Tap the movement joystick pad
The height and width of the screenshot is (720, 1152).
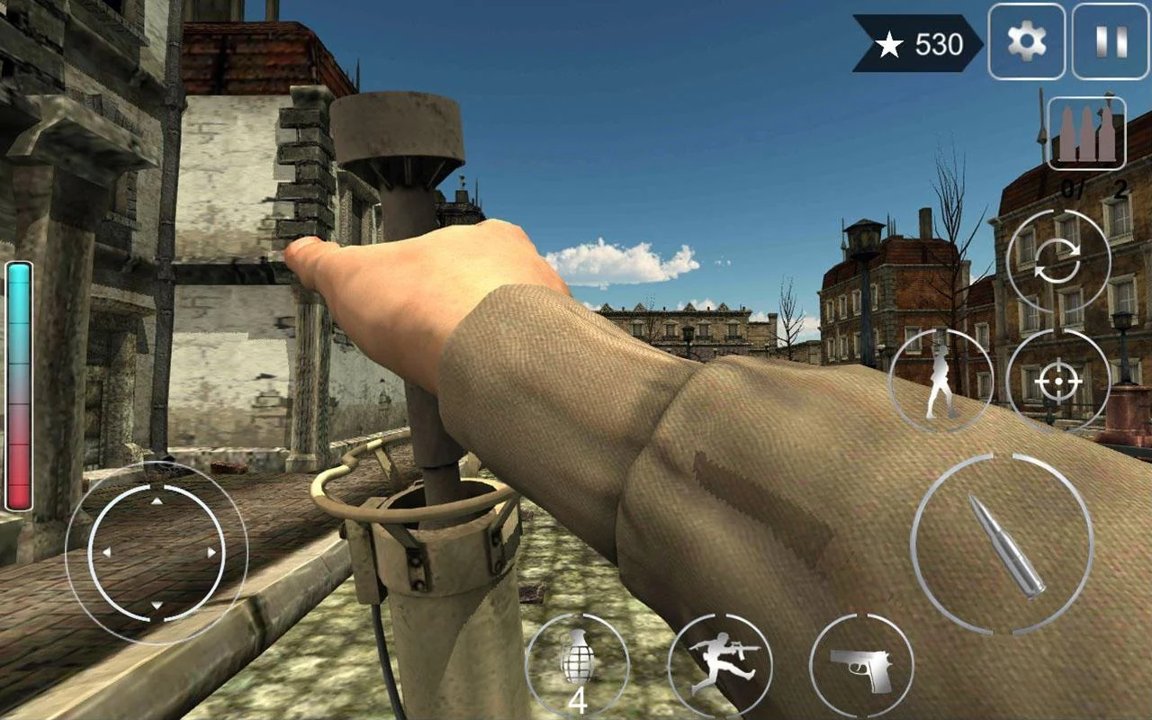(156, 552)
